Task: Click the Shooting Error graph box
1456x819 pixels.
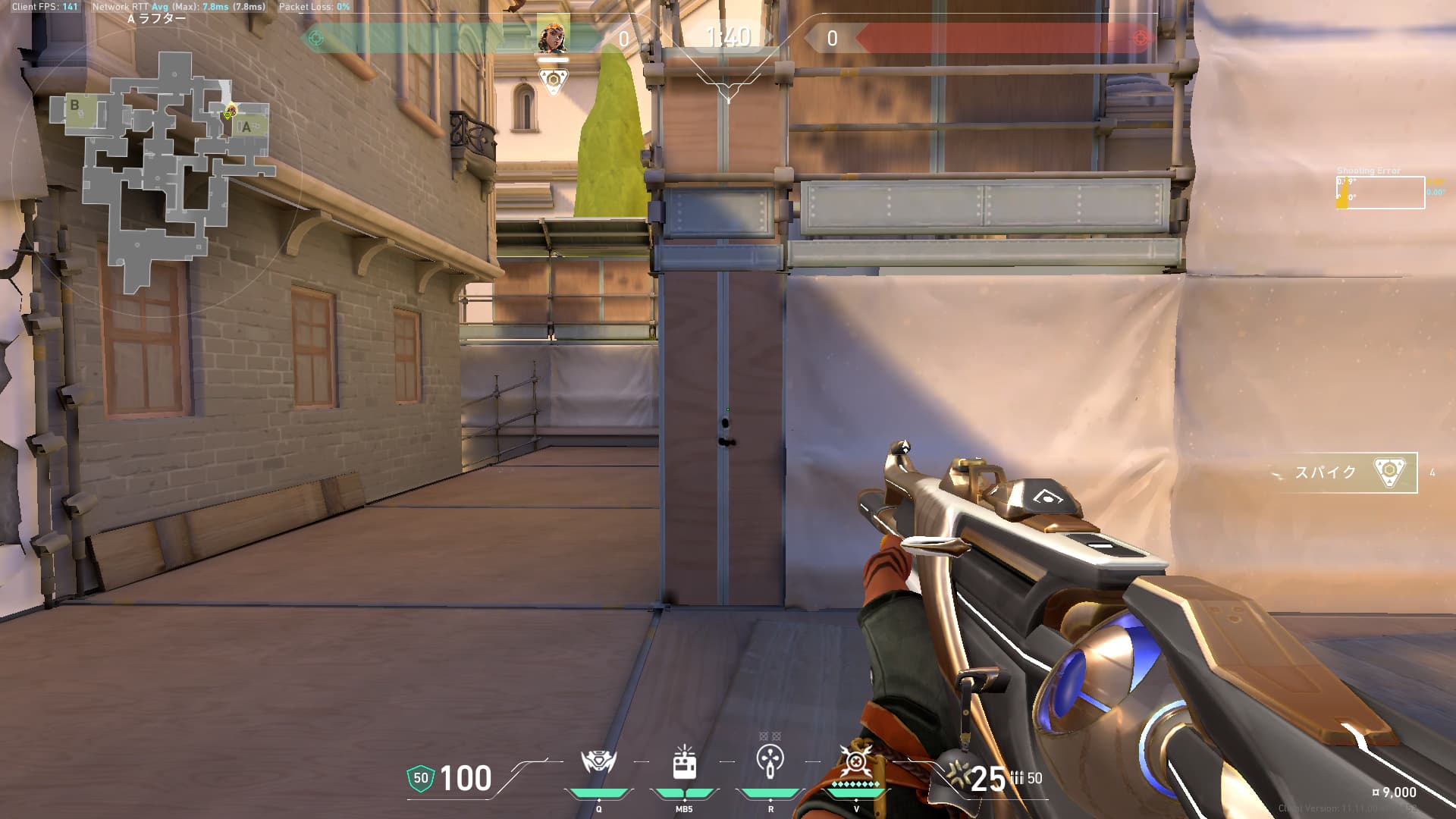Action: pos(1380,192)
